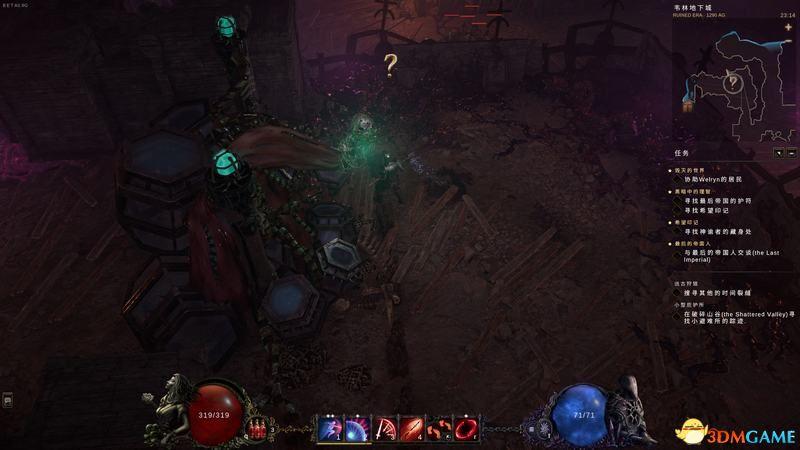Zoom in the minimap with plus button
Image resolution: width=800 pixels, height=450 pixels.
pyautogui.click(x=788, y=27)
